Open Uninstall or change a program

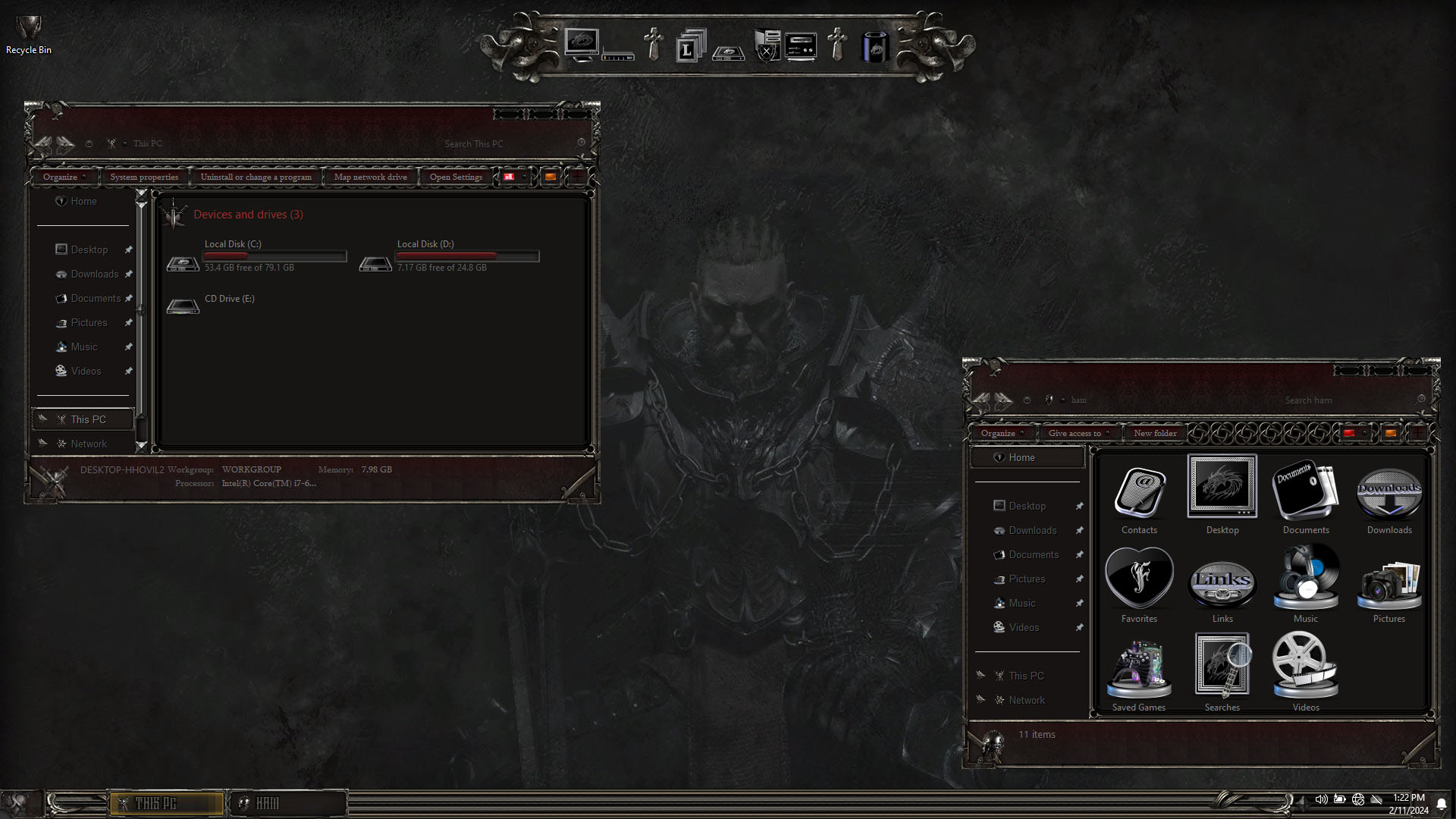256,177
